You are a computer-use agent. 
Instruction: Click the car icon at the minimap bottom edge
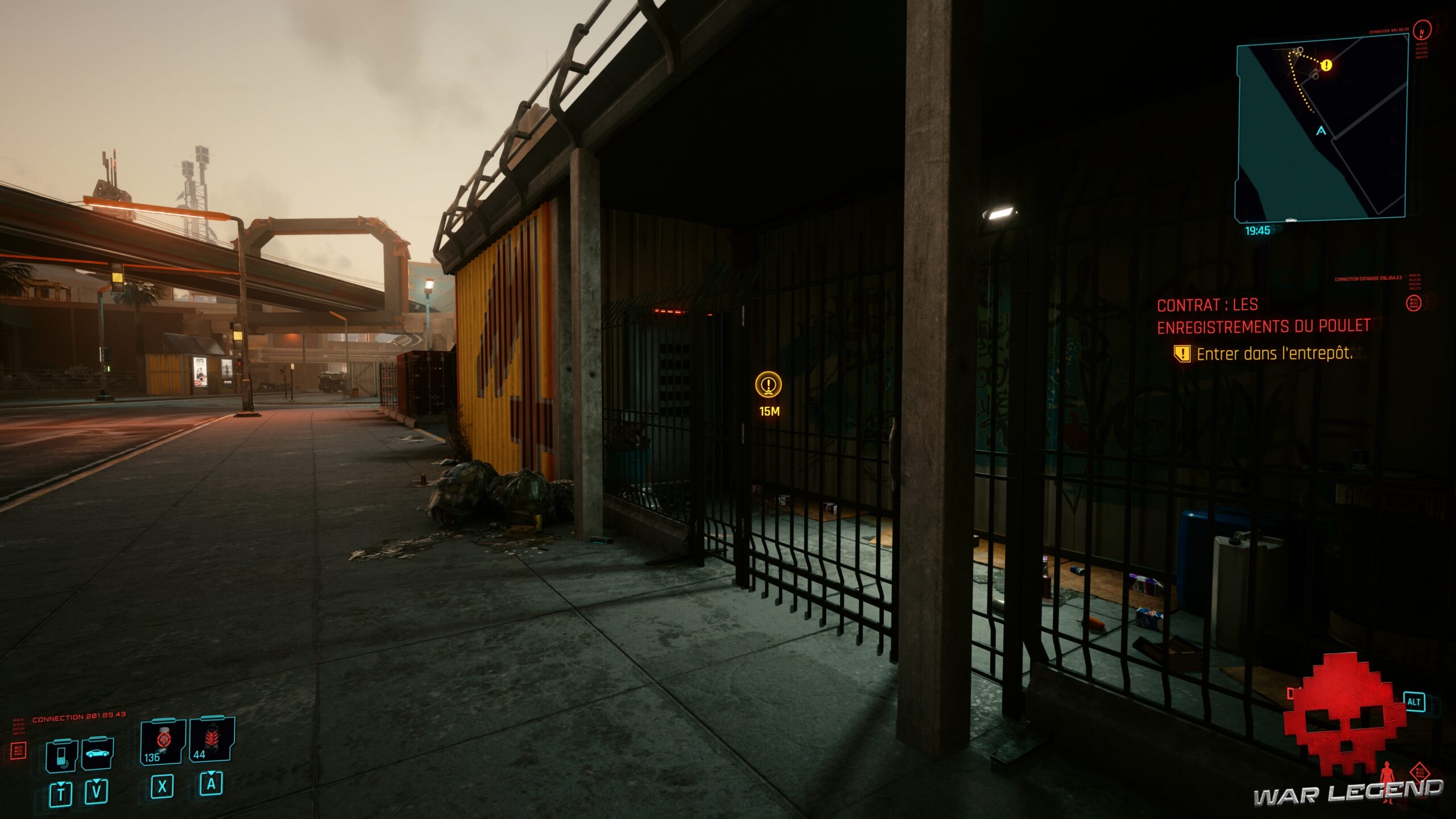tap(1291, 220)
